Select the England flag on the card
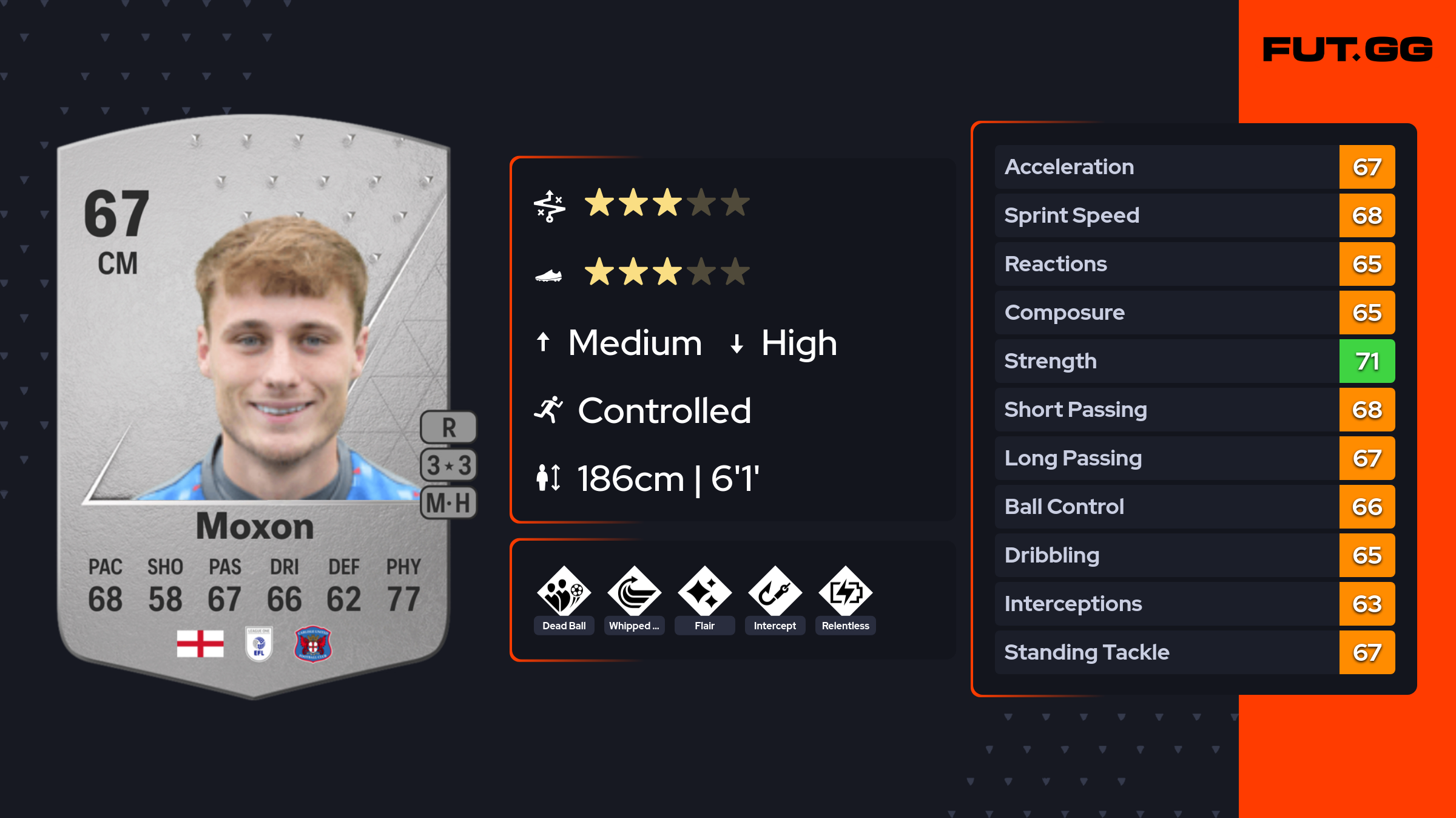 coord(200,643)
